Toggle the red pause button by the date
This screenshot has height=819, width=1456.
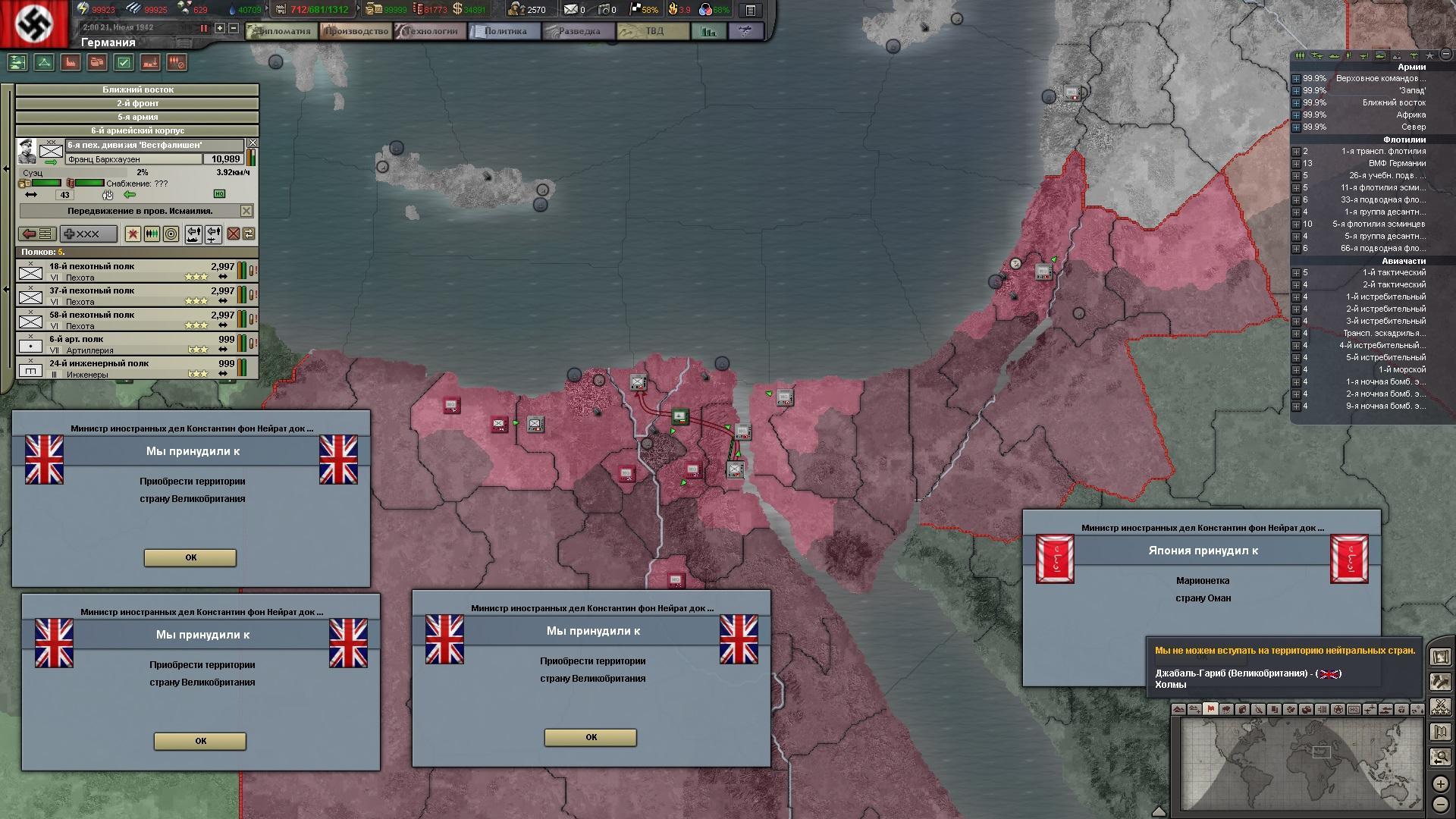click(x=203, y=28)
